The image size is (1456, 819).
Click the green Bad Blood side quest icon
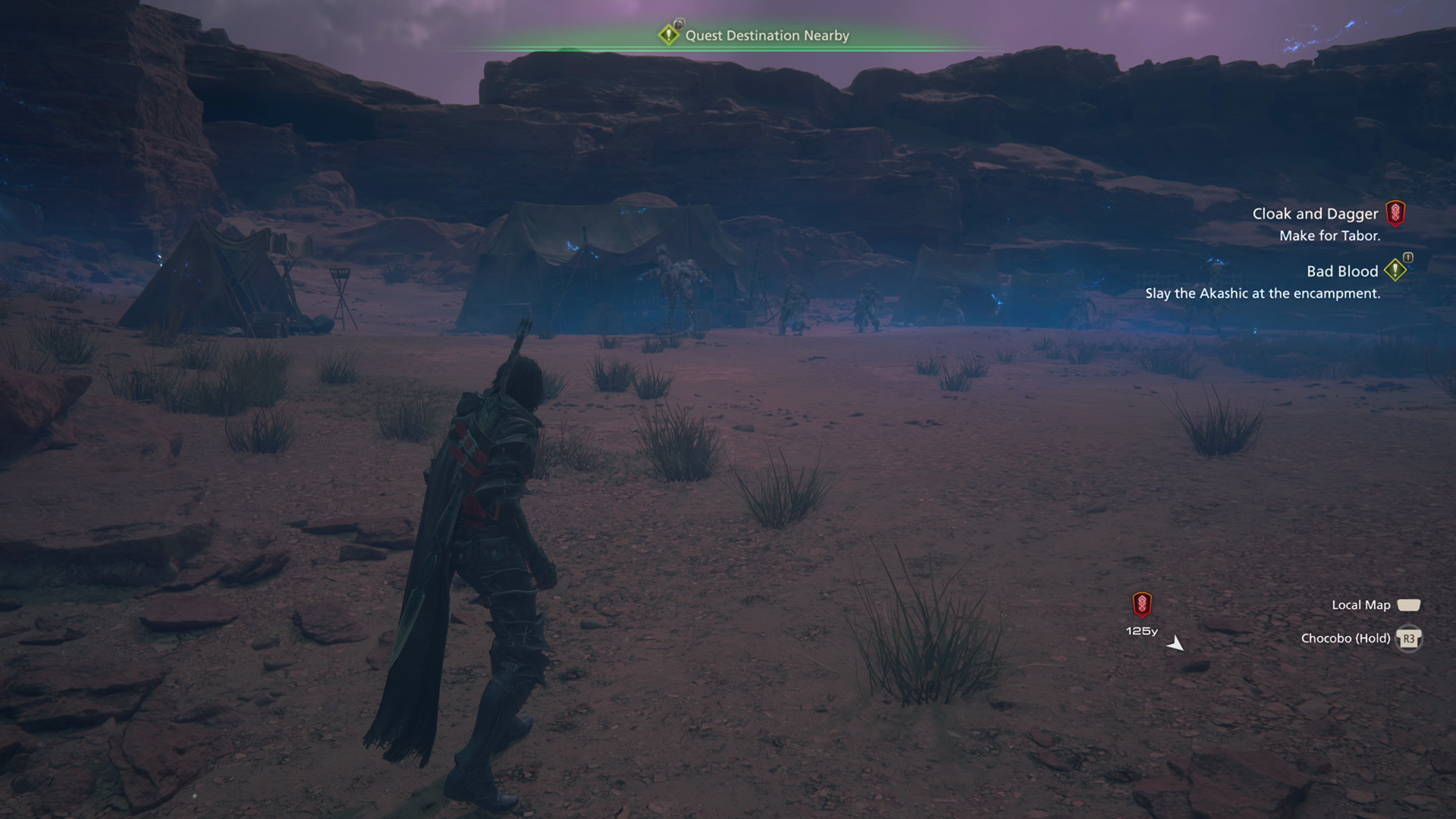tap(1395, 270)
